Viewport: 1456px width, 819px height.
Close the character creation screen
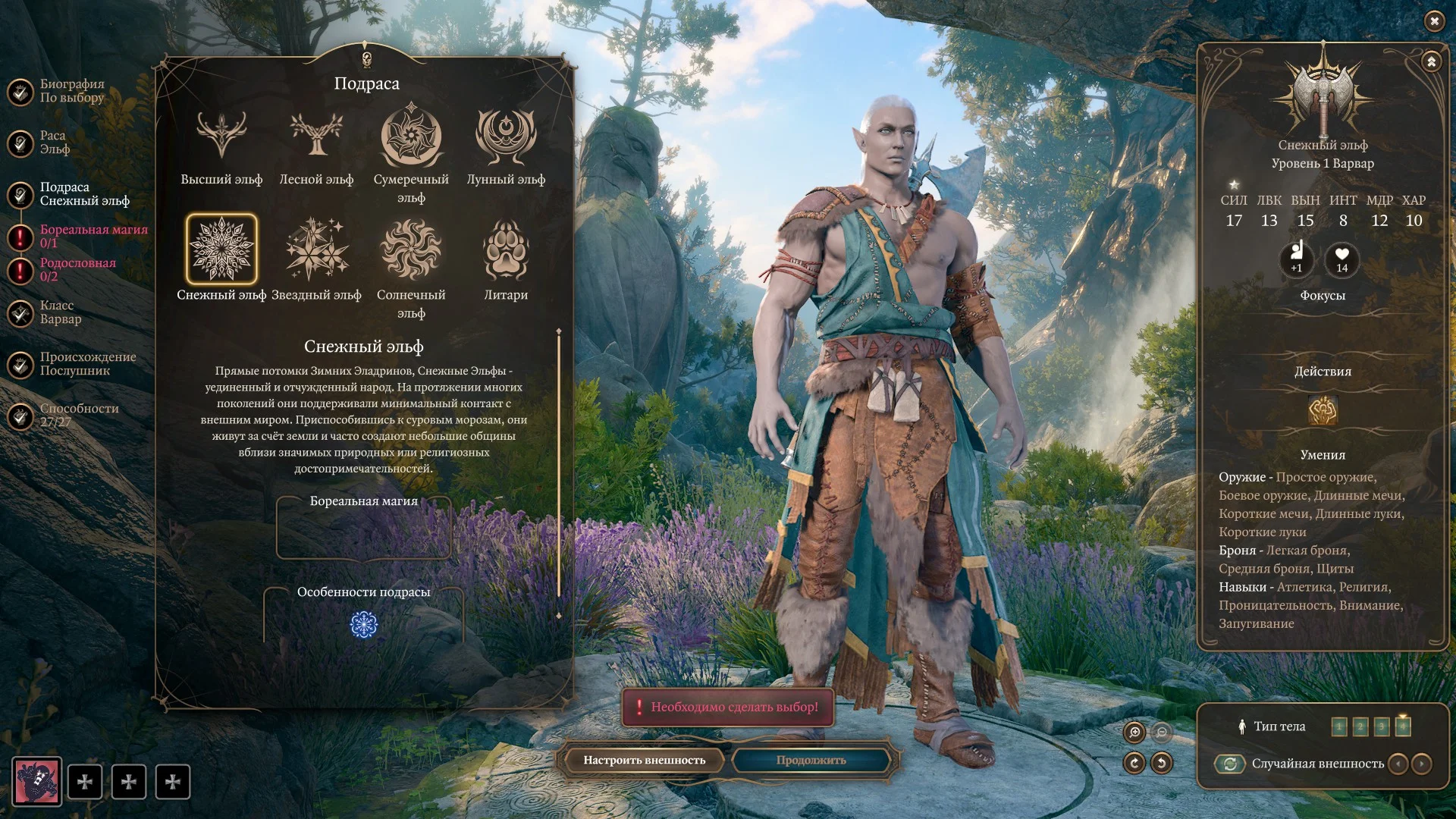(x=1434, y=21)
